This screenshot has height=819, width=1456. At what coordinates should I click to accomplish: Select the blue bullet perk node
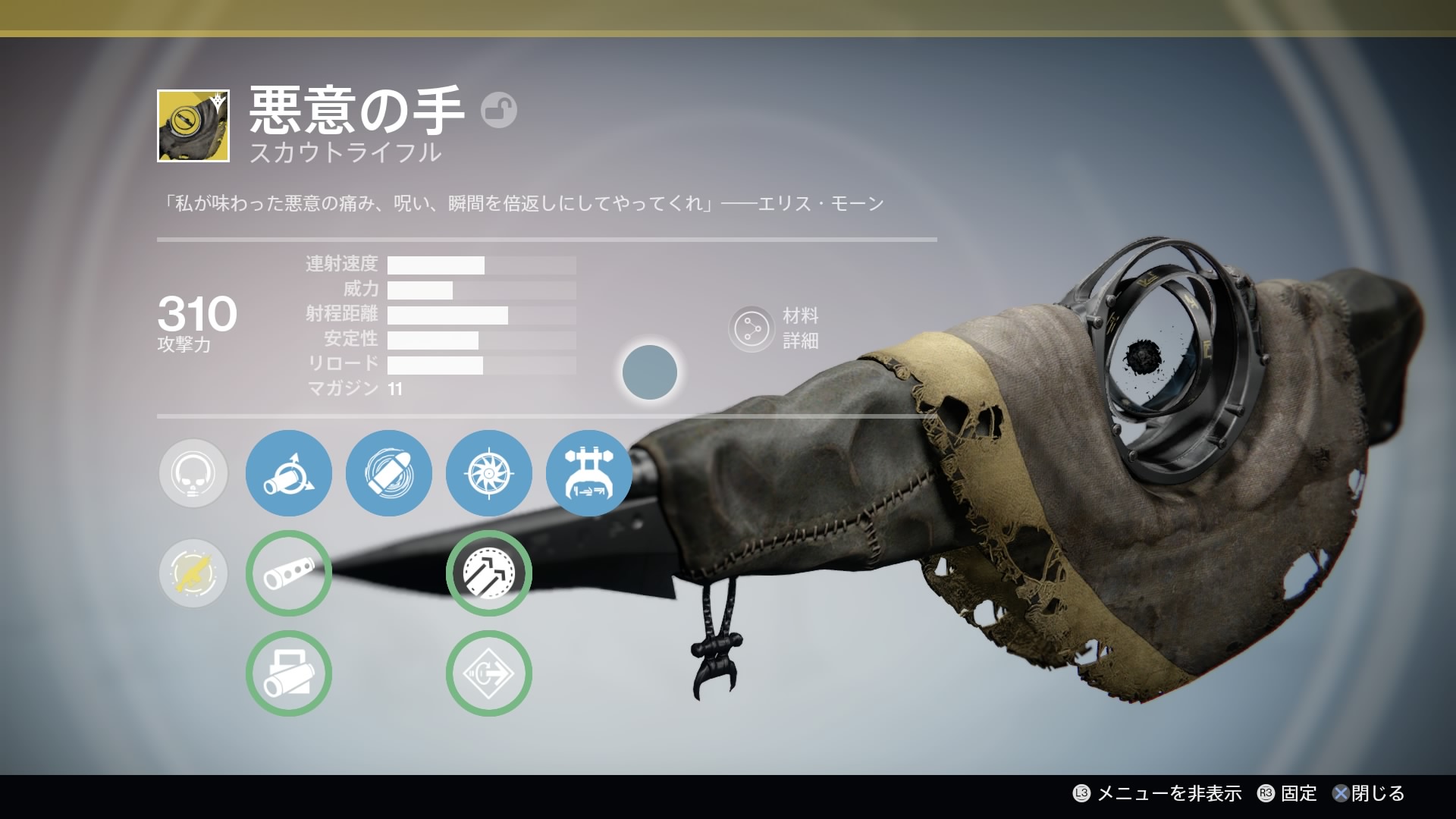pos(389,473)
